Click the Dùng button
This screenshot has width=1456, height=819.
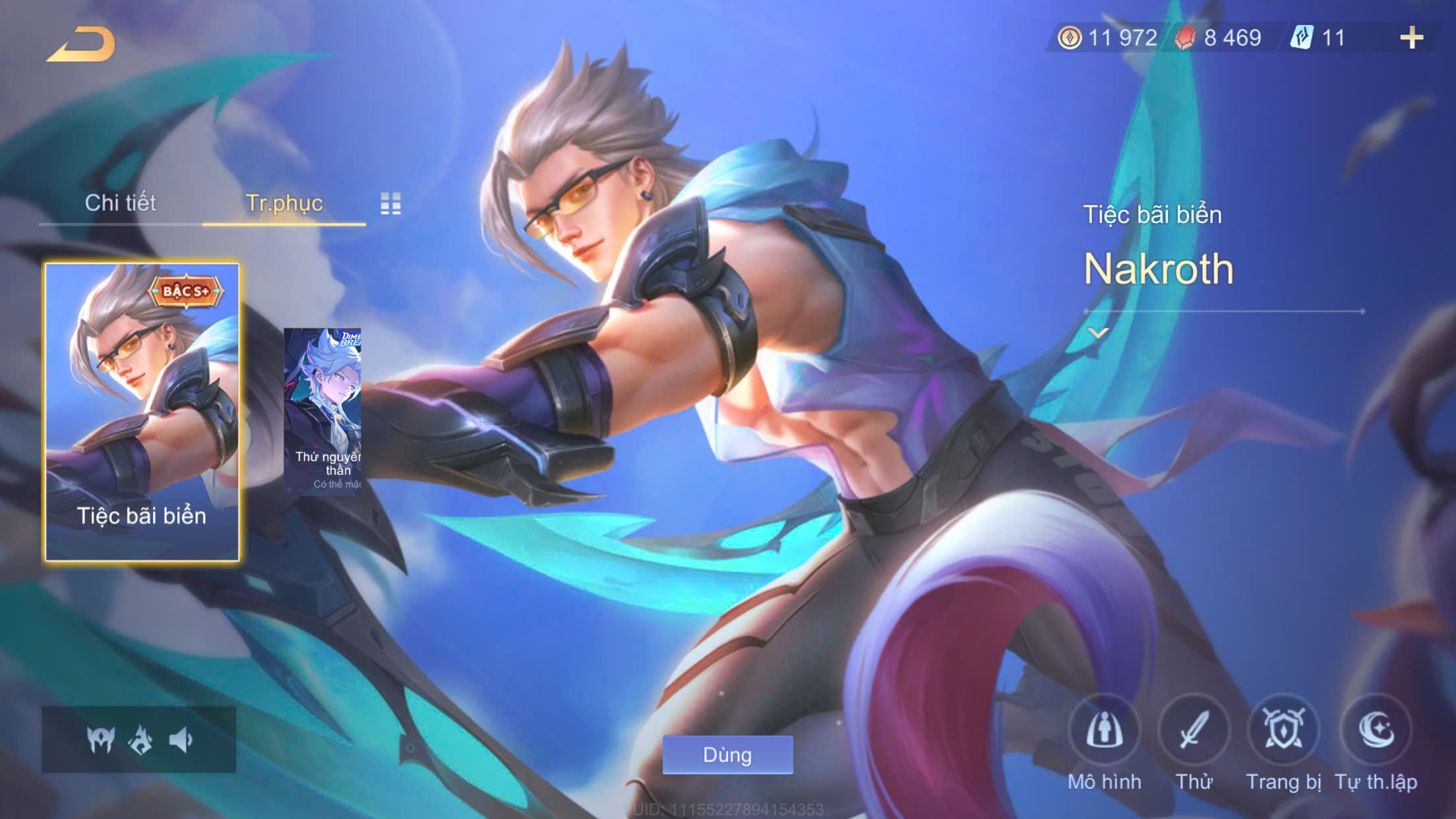(727, 754)
